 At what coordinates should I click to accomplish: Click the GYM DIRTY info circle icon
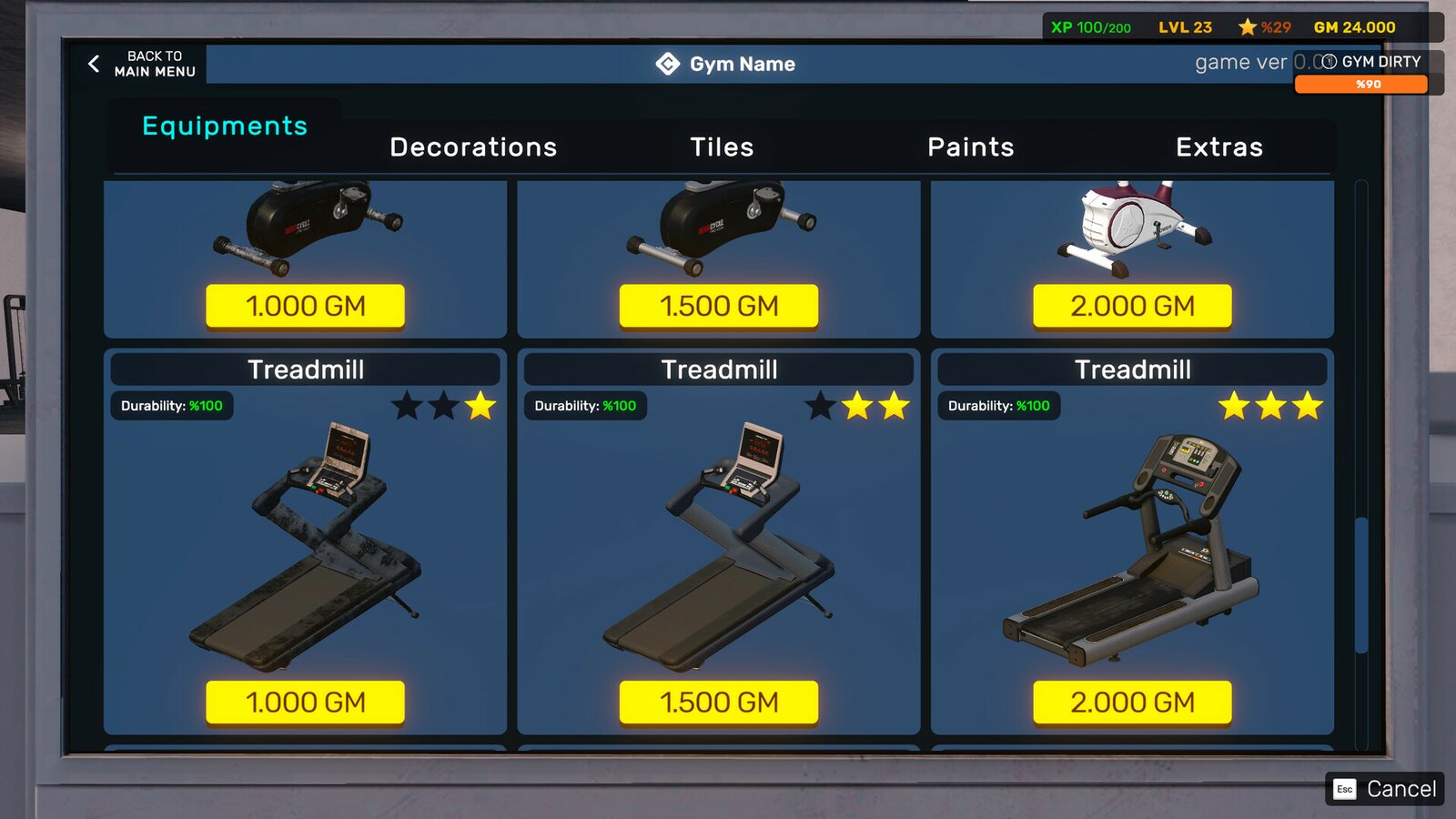click(x=1328, y=62)
